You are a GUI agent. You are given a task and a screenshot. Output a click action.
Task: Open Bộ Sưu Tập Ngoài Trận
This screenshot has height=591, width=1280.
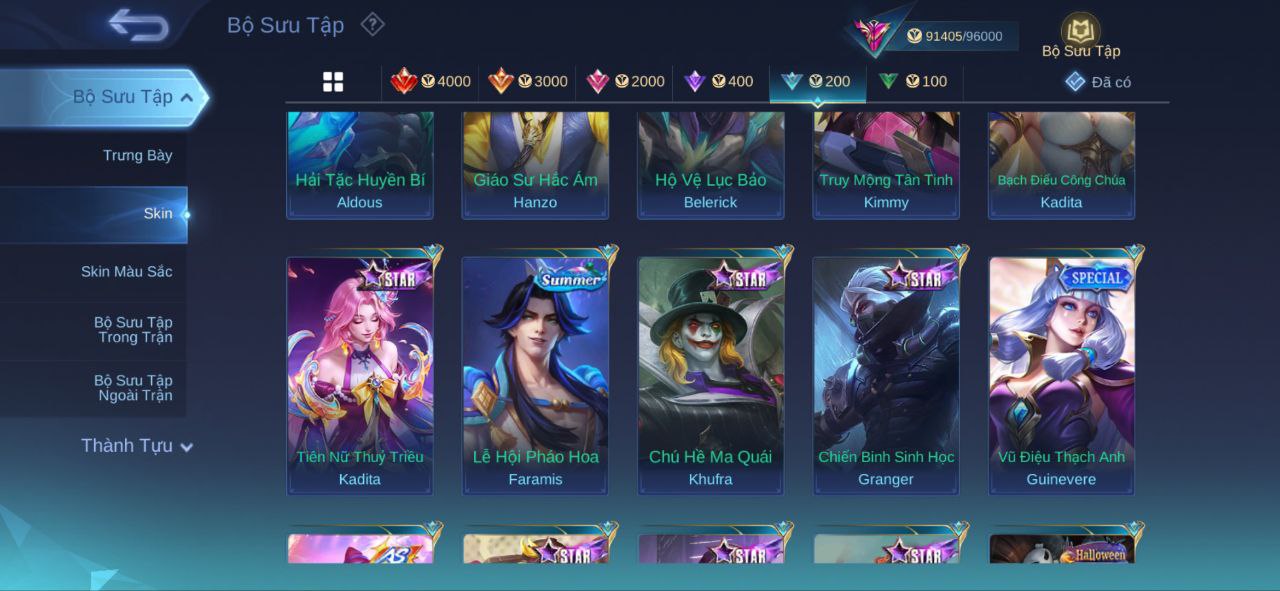pos(133,388)
